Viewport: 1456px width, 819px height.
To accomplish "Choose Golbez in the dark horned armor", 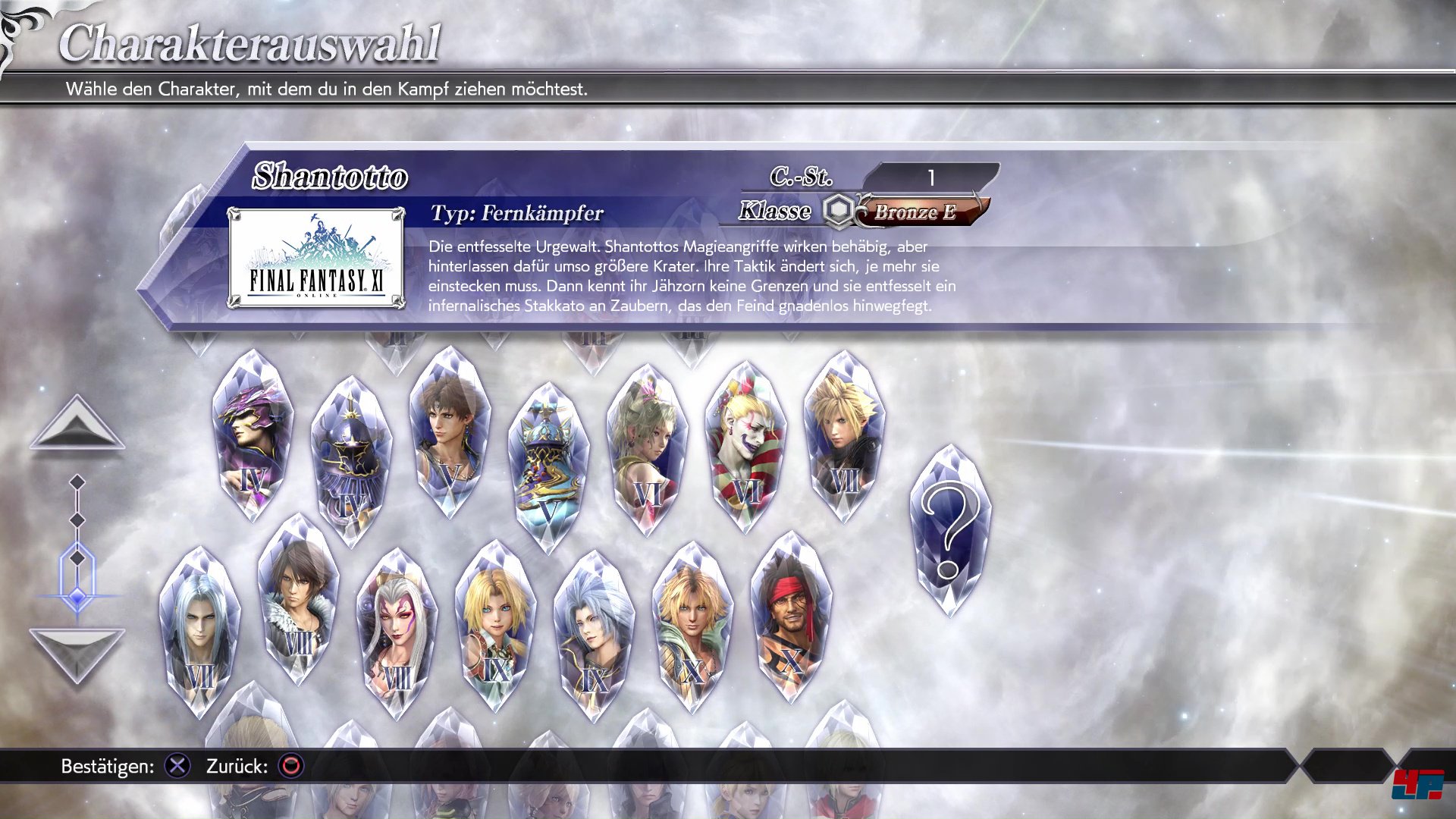I will [x=350, y=461].
